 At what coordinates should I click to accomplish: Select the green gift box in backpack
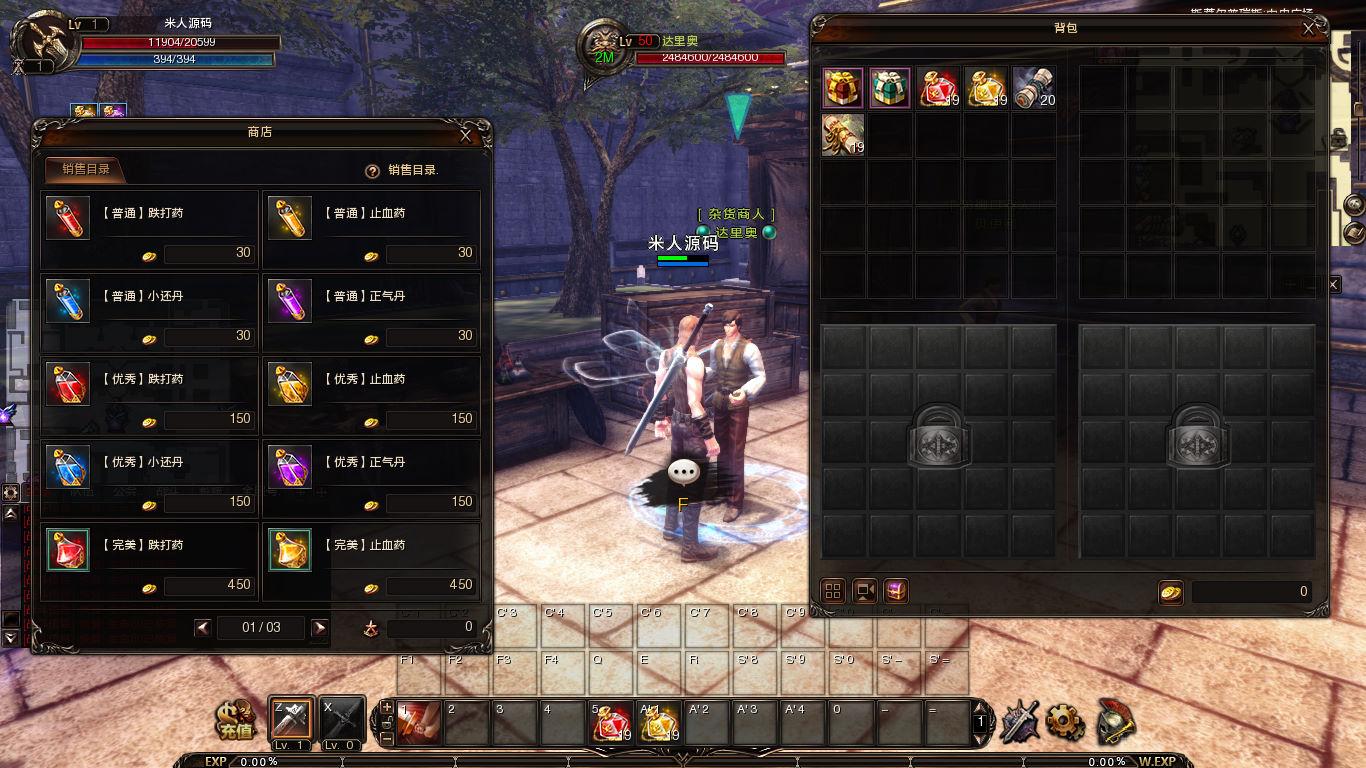pos(890,88)
